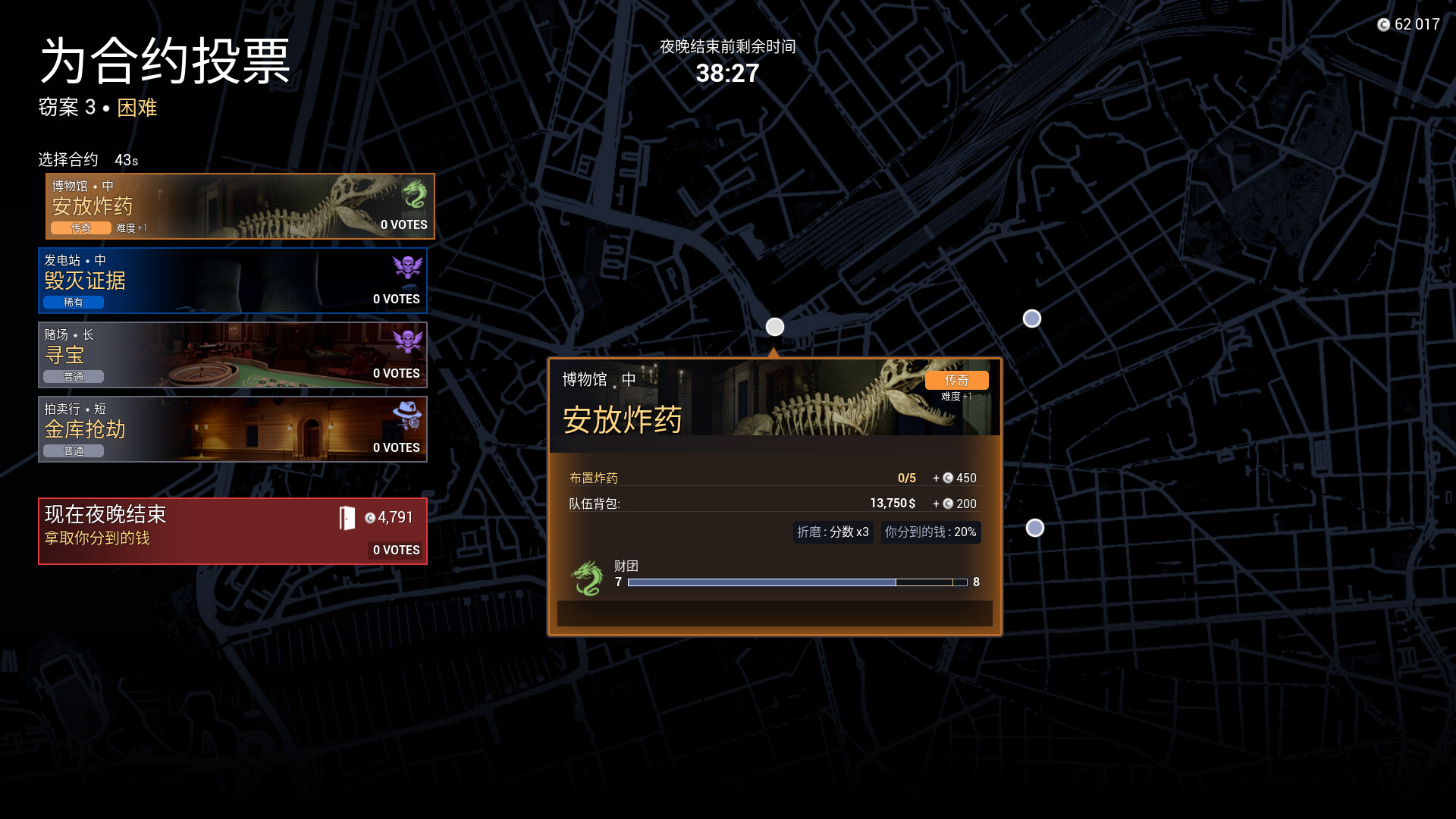Viewport: 1456px width, 819px height.
Task: Click the coin icon beside 62 017
Action: click(1384, 24)
